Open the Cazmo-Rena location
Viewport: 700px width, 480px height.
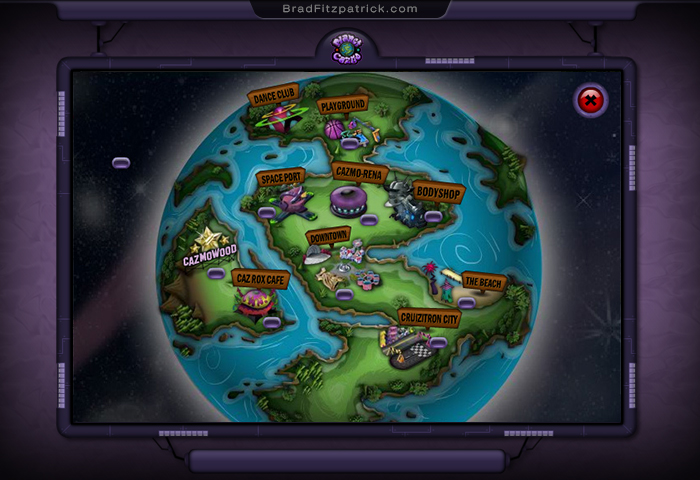click(359, 172)
